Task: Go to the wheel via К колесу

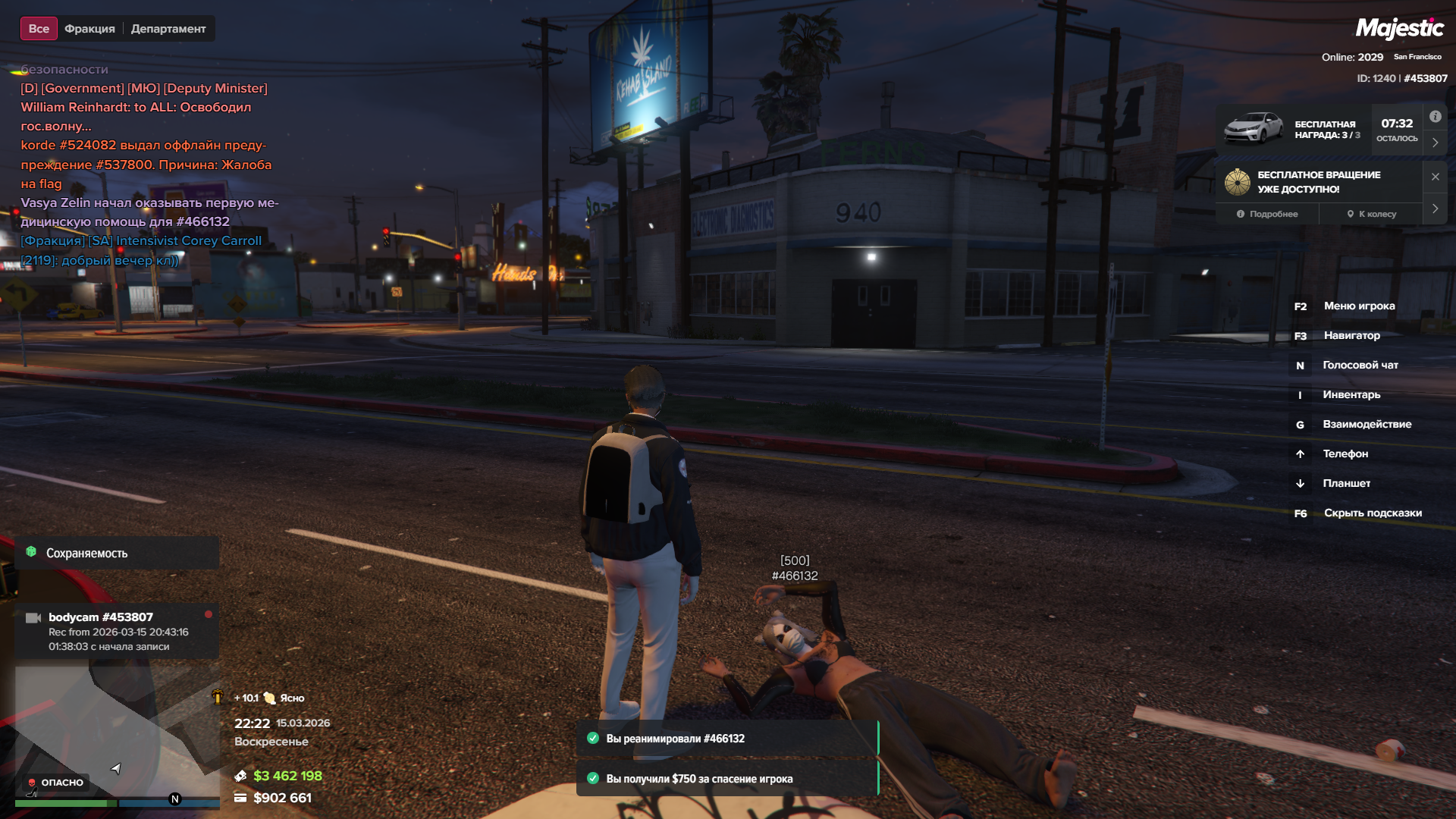Action: pyautogui.click(x=1372, y=214)
